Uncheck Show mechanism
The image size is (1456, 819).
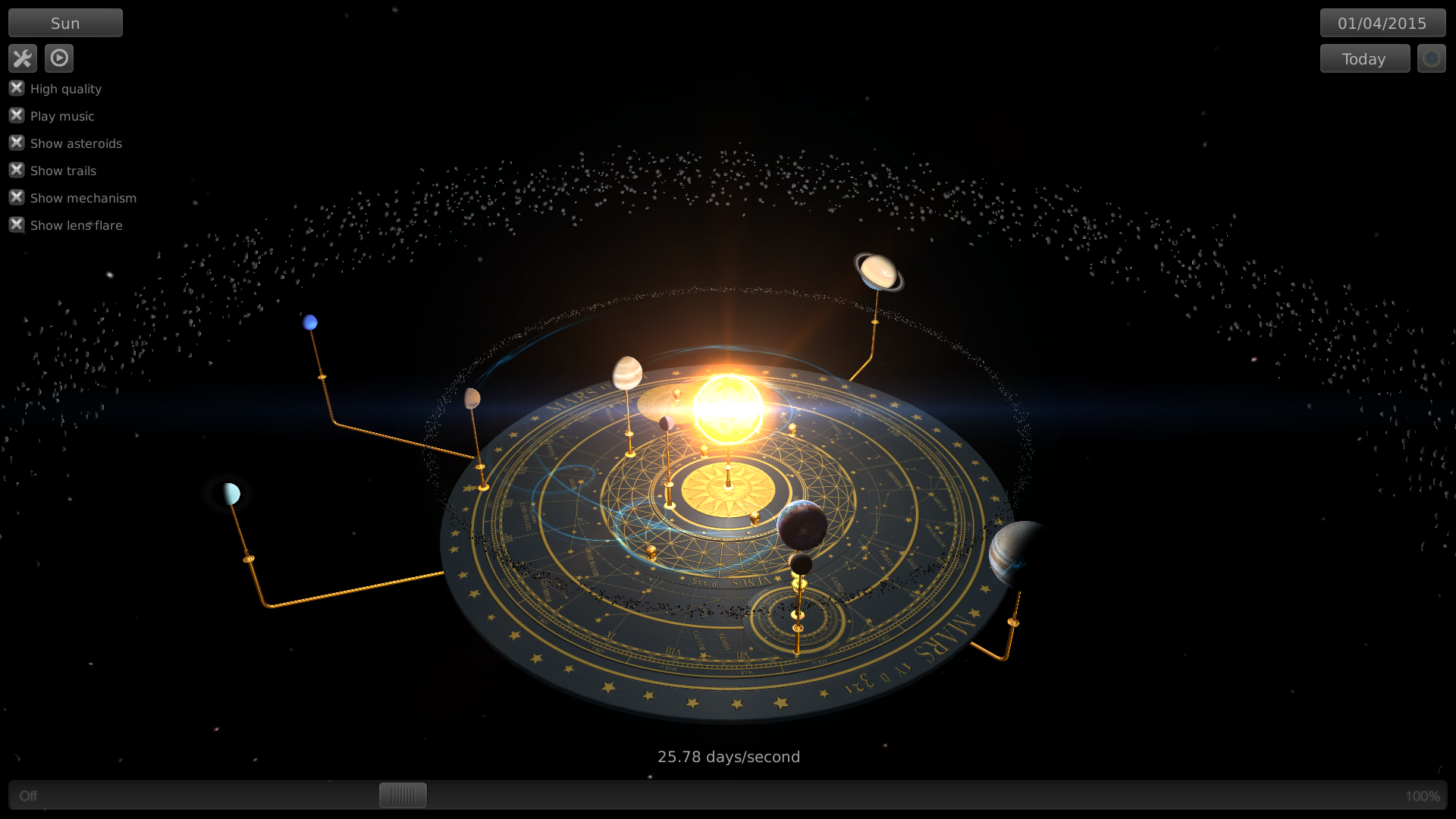pos(17,196)
